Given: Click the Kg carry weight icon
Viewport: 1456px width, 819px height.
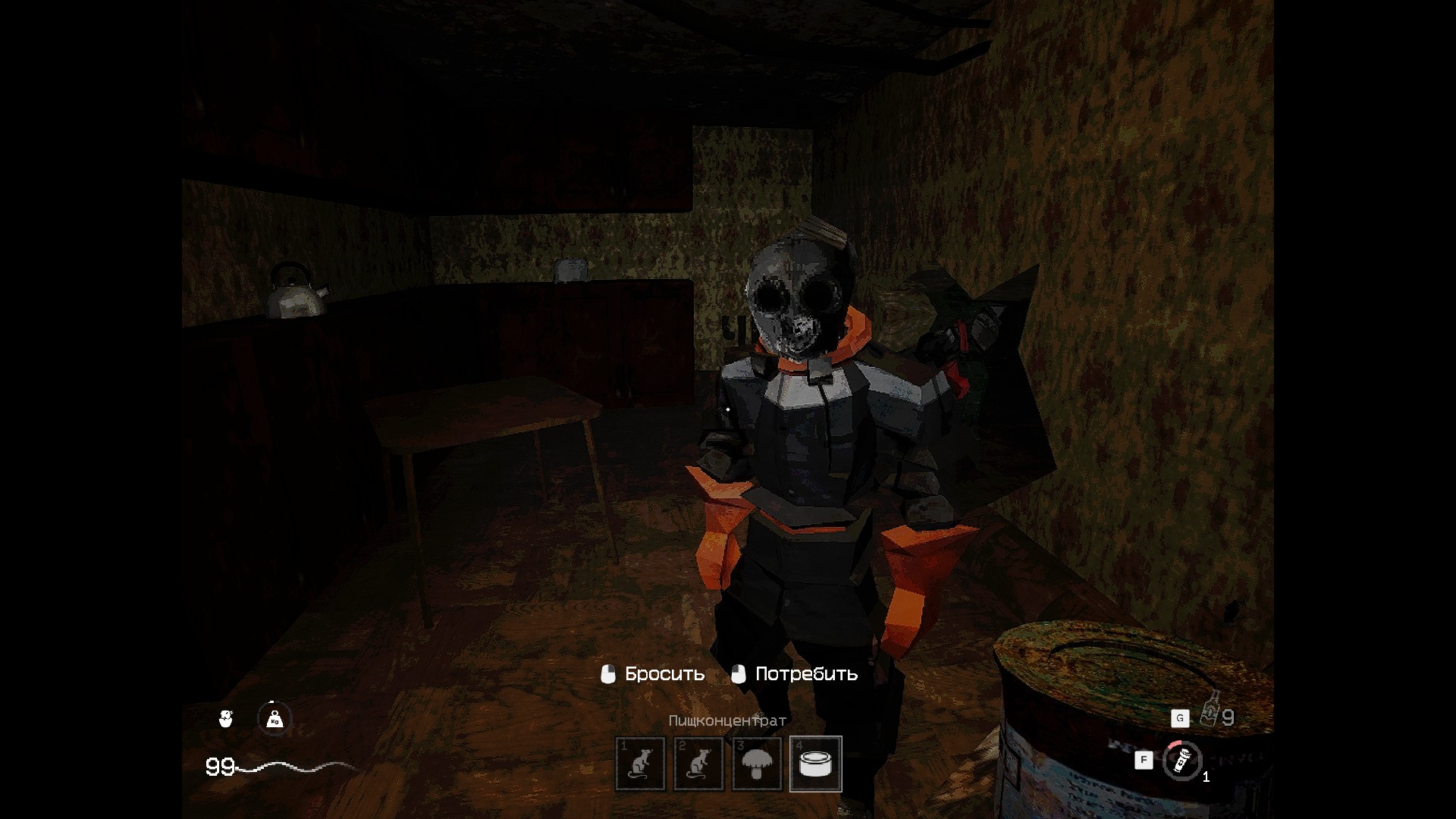Looking at the screenshot, I should click(275, 718).
